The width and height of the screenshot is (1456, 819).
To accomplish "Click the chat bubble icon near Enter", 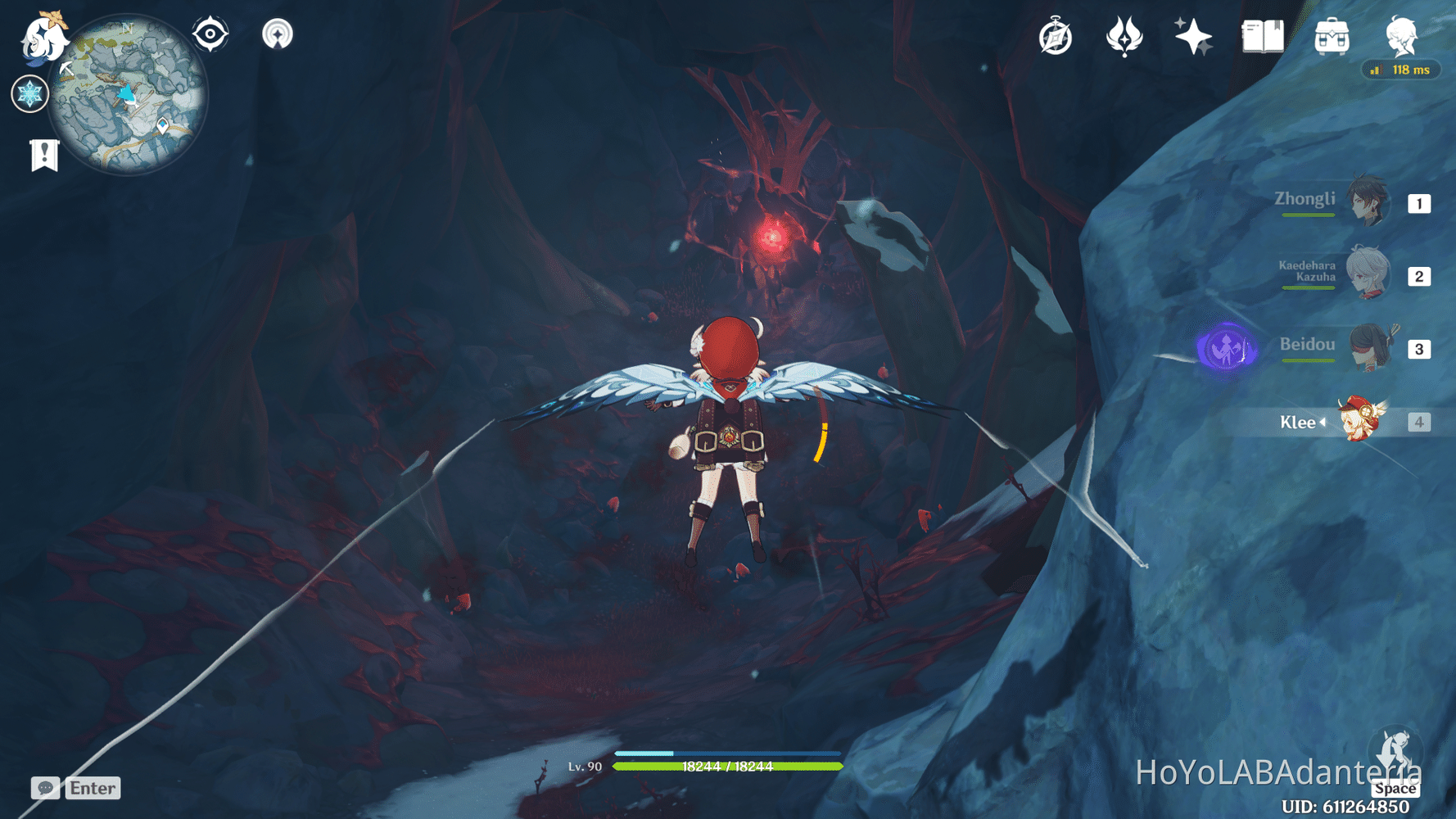I will coord(45,788).
